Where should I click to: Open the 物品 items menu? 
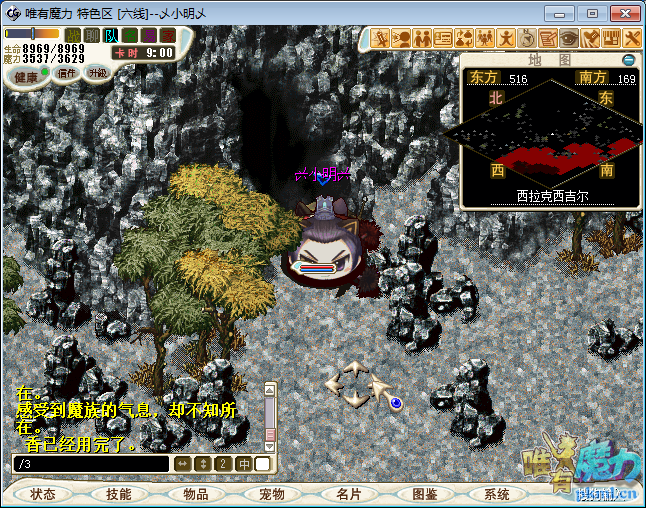tap(196, 494)
